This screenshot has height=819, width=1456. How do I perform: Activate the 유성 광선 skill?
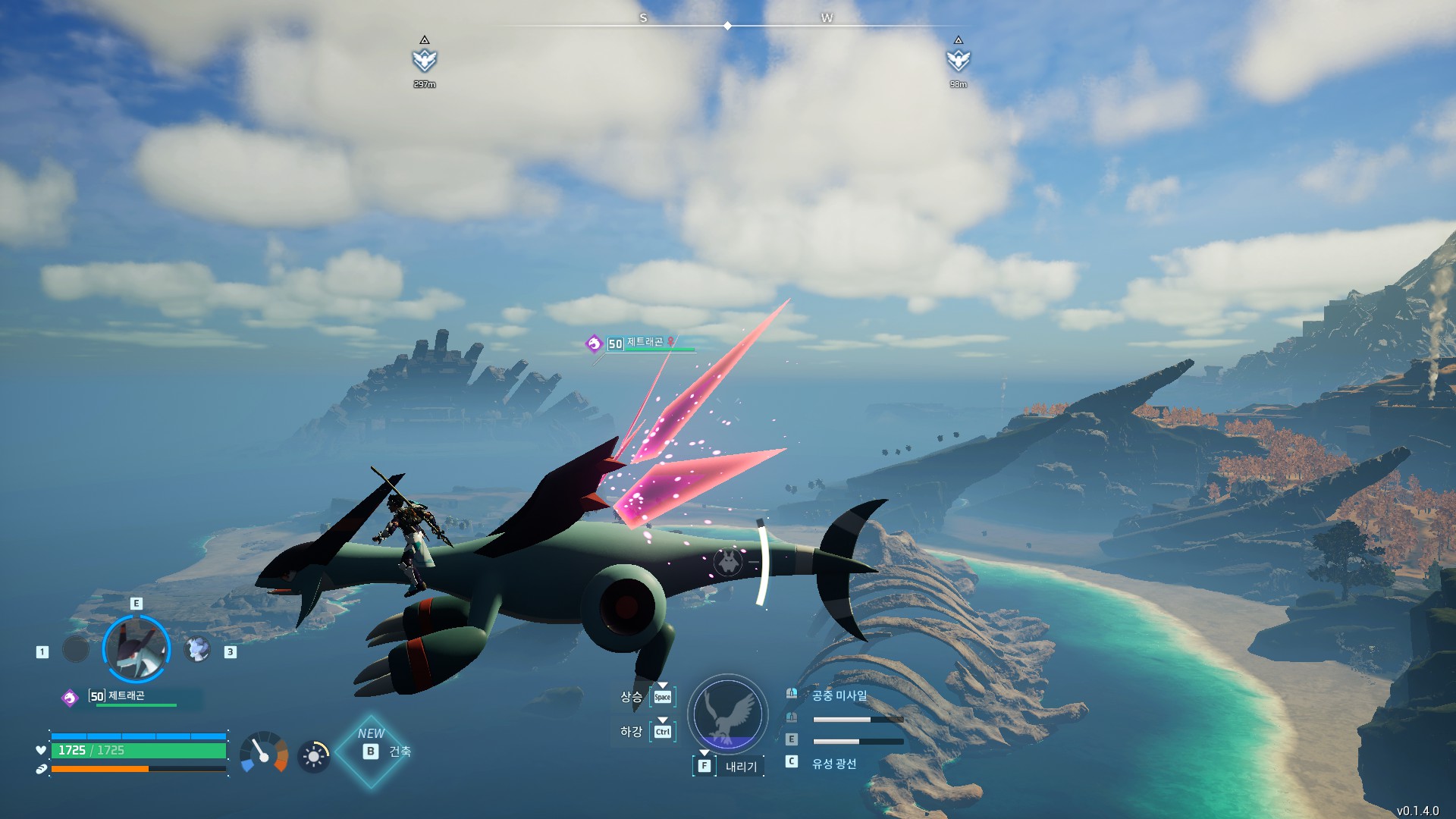tap(833, 764)
